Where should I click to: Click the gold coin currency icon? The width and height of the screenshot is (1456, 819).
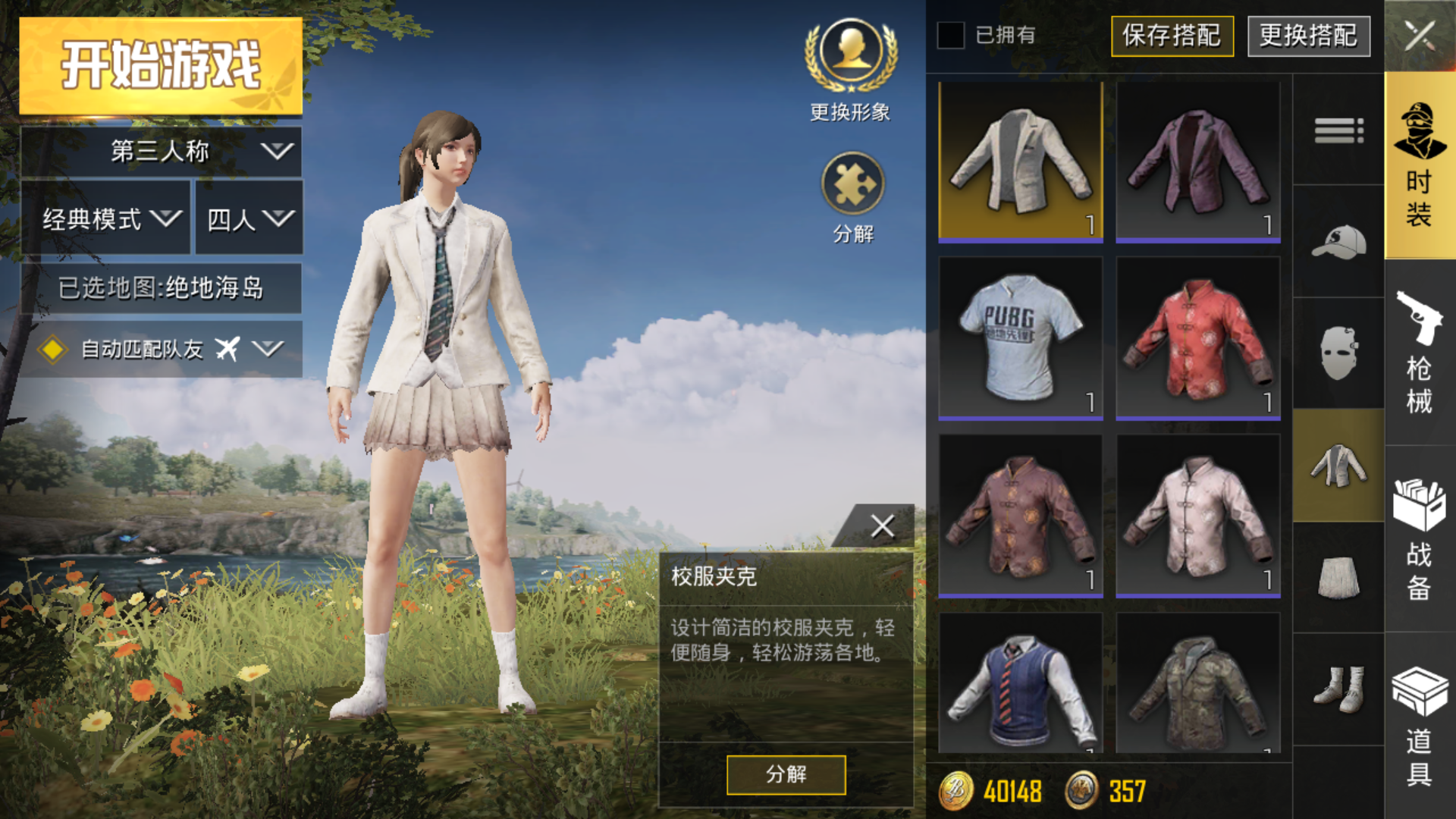click(955, 791)
